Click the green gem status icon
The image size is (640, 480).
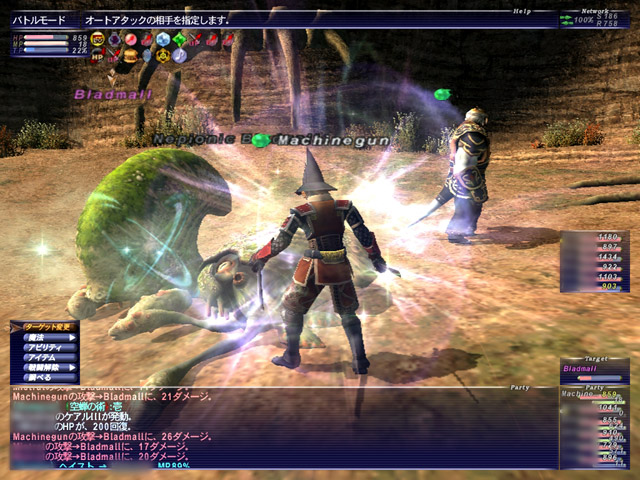coord(179,40)
